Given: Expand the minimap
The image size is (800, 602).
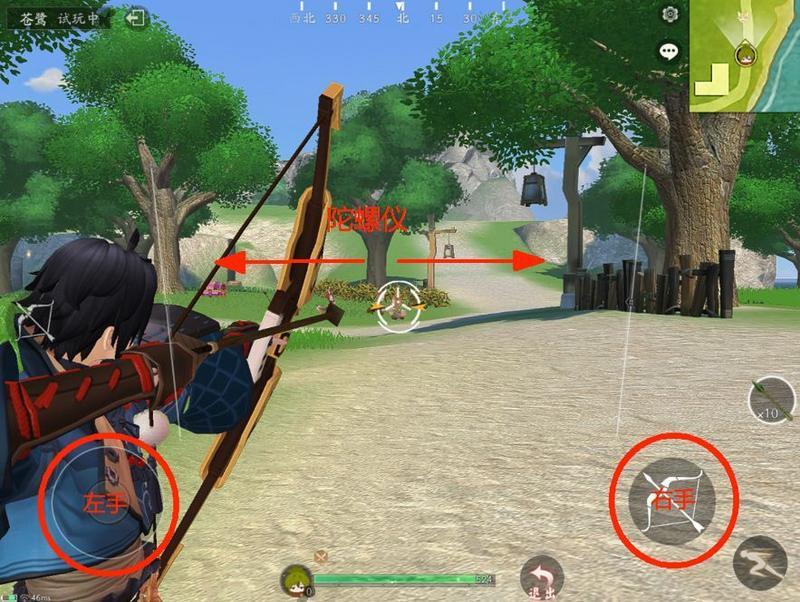Looking at the screenshot, I should pos(744,55).
